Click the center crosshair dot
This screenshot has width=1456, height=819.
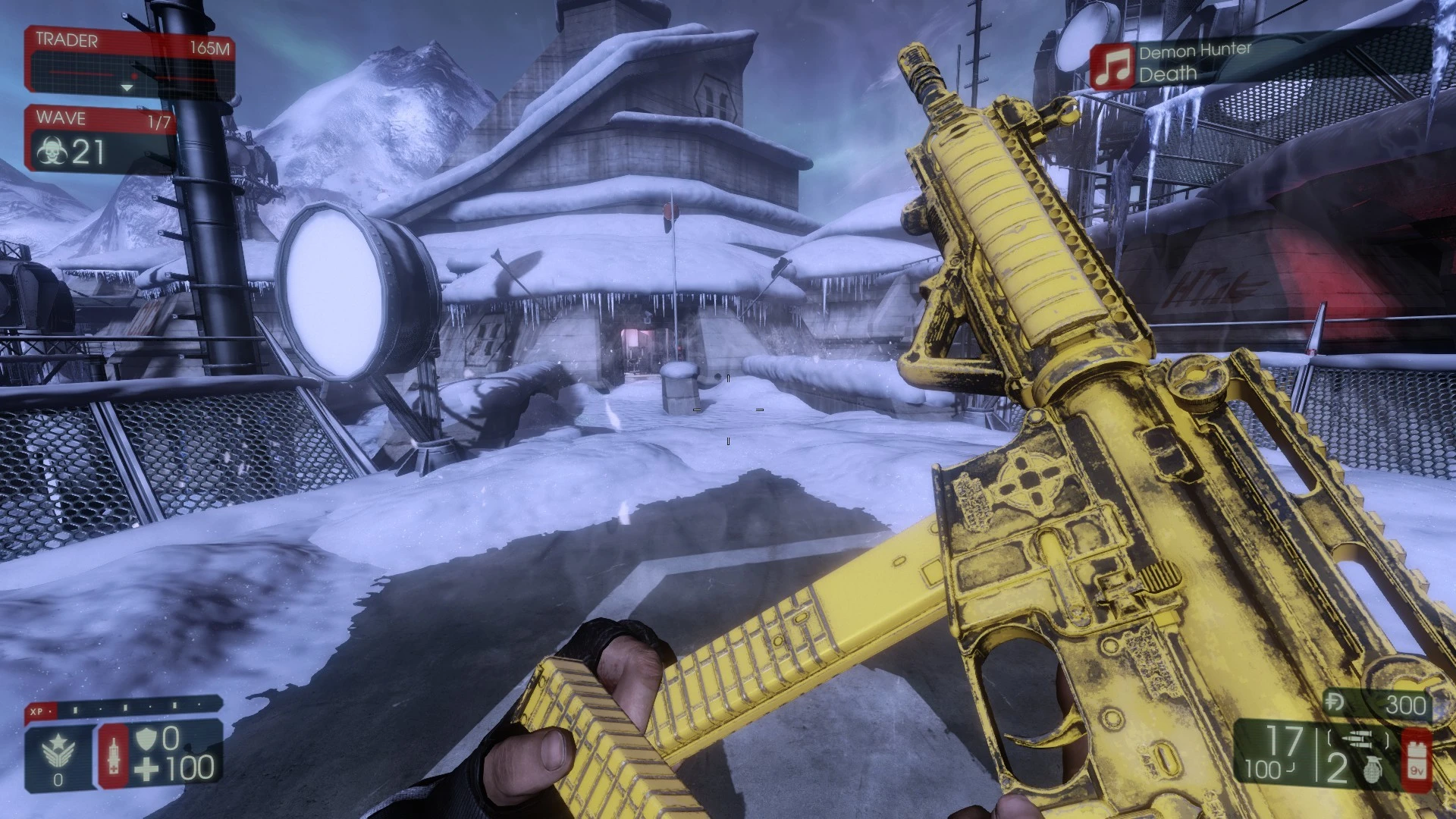click(x=728, y=409)
